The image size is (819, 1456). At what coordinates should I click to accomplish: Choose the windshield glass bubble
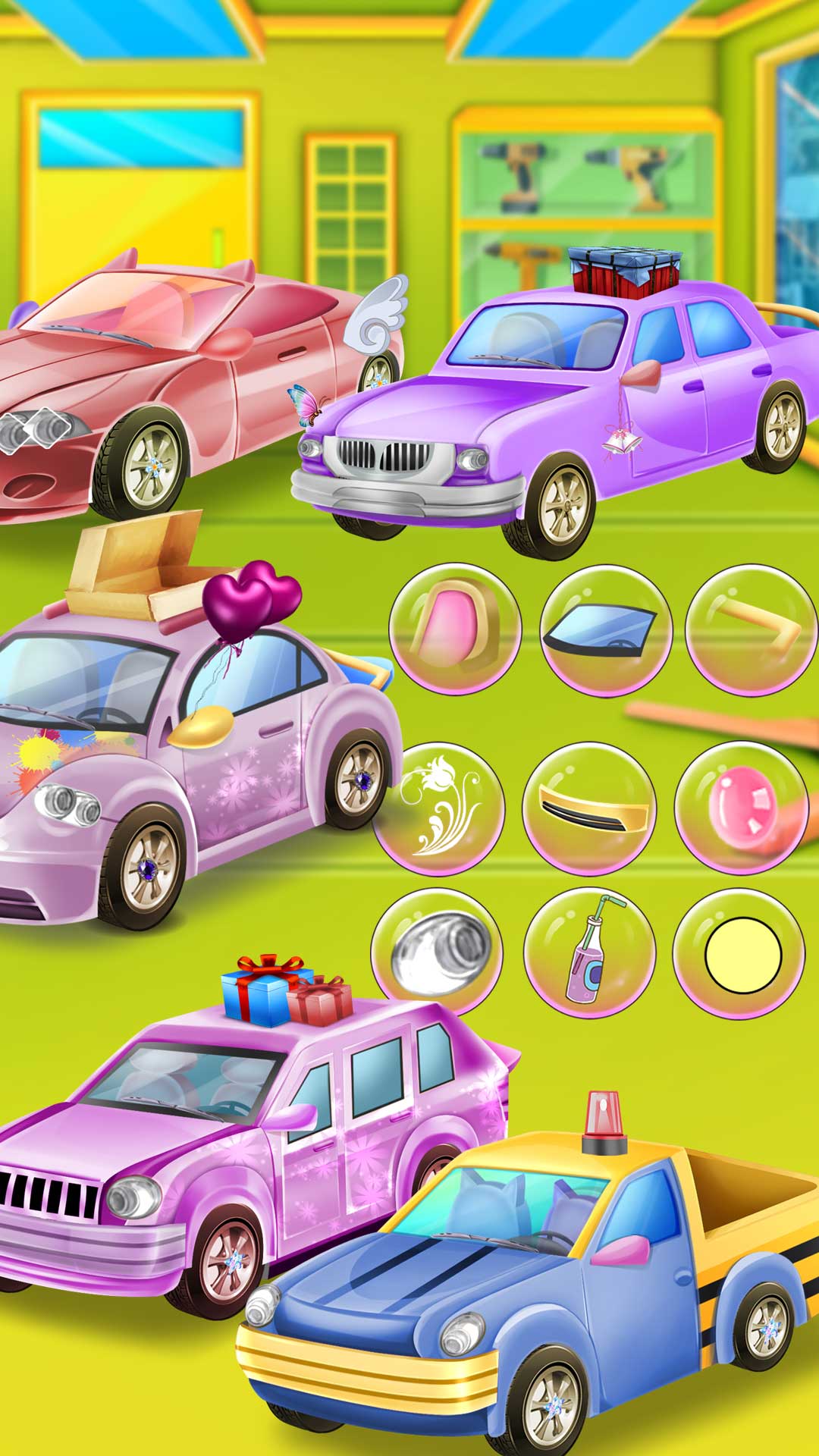pyautogui.click(x=606, y=629)
